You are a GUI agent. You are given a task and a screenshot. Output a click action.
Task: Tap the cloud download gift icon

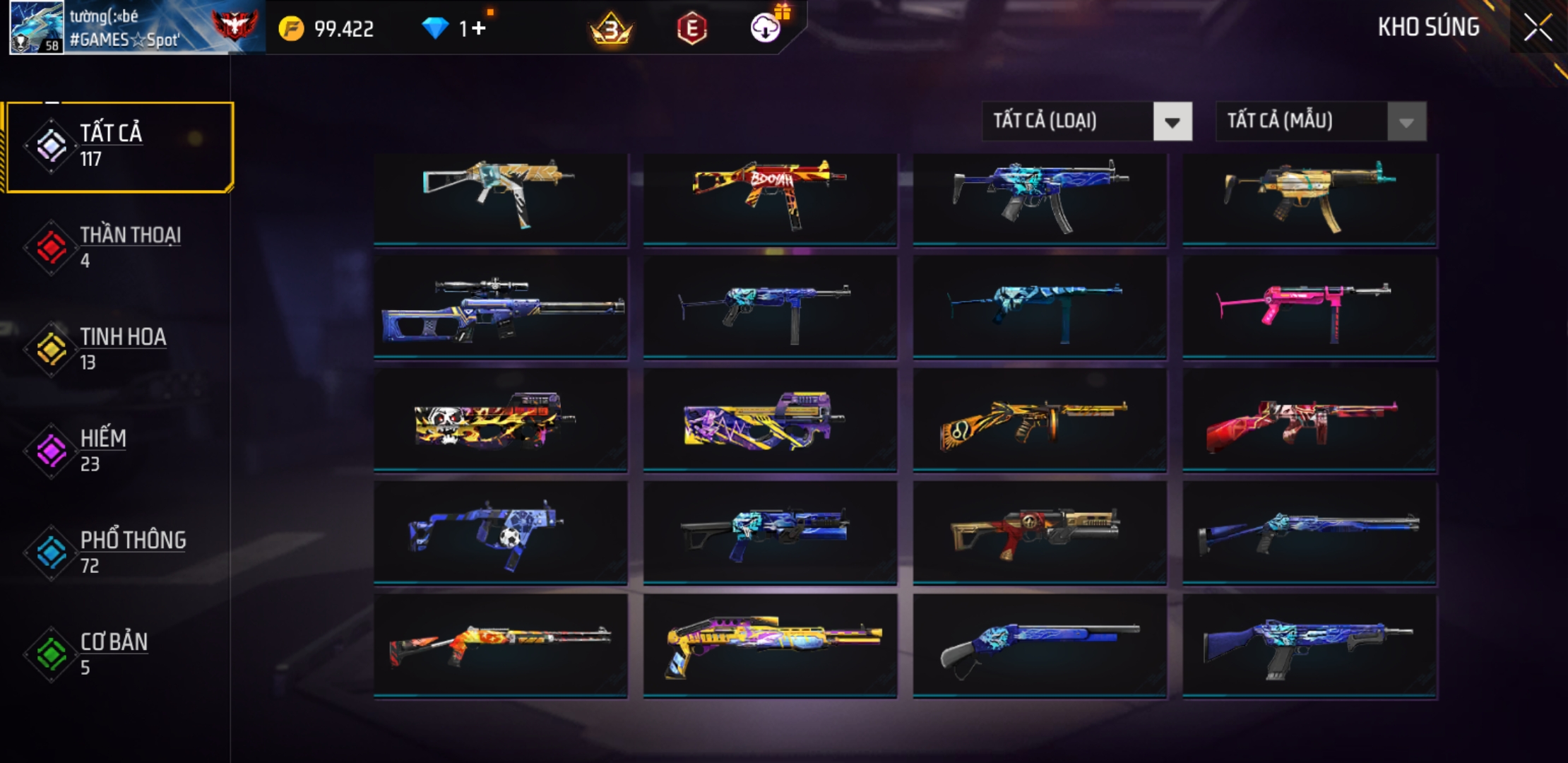pyautogui.click(x=766, y=28)
